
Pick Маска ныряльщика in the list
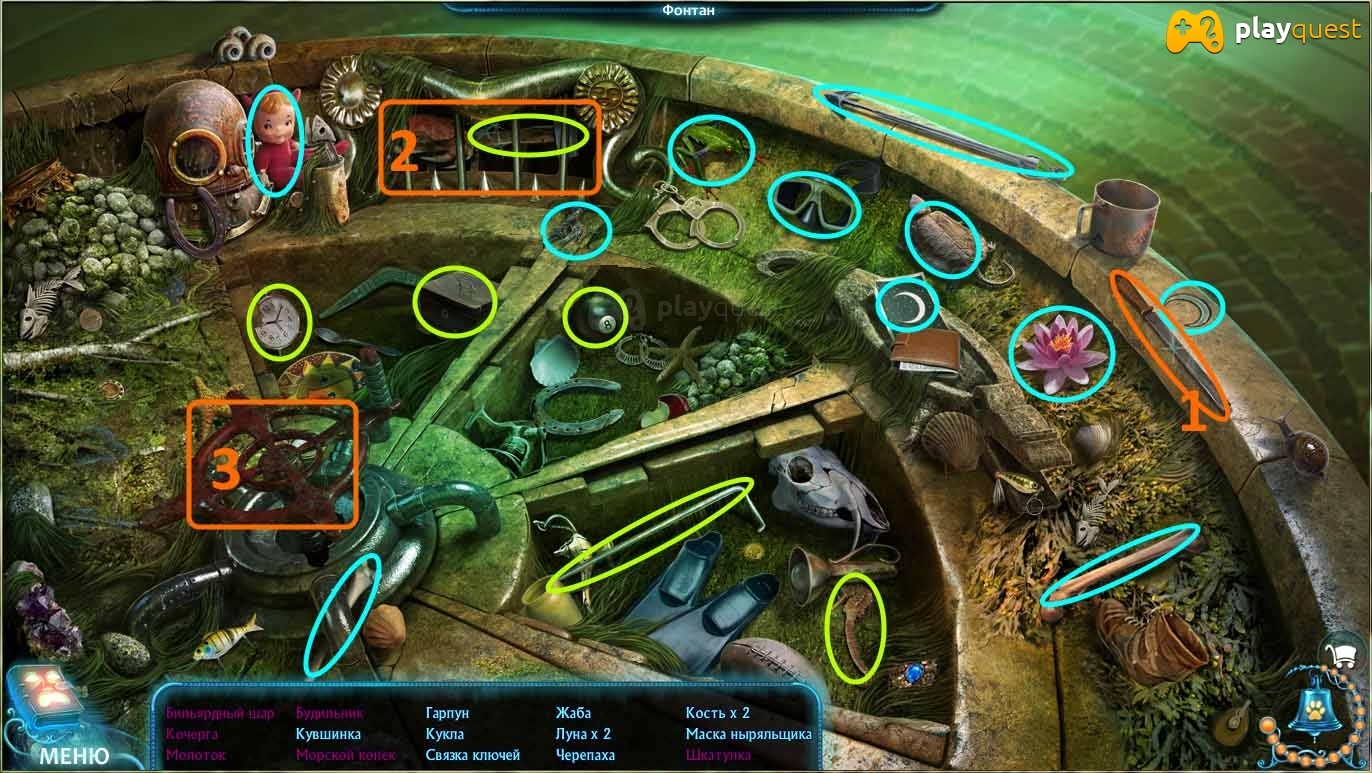pyautogui.click(x=748, y=734)
